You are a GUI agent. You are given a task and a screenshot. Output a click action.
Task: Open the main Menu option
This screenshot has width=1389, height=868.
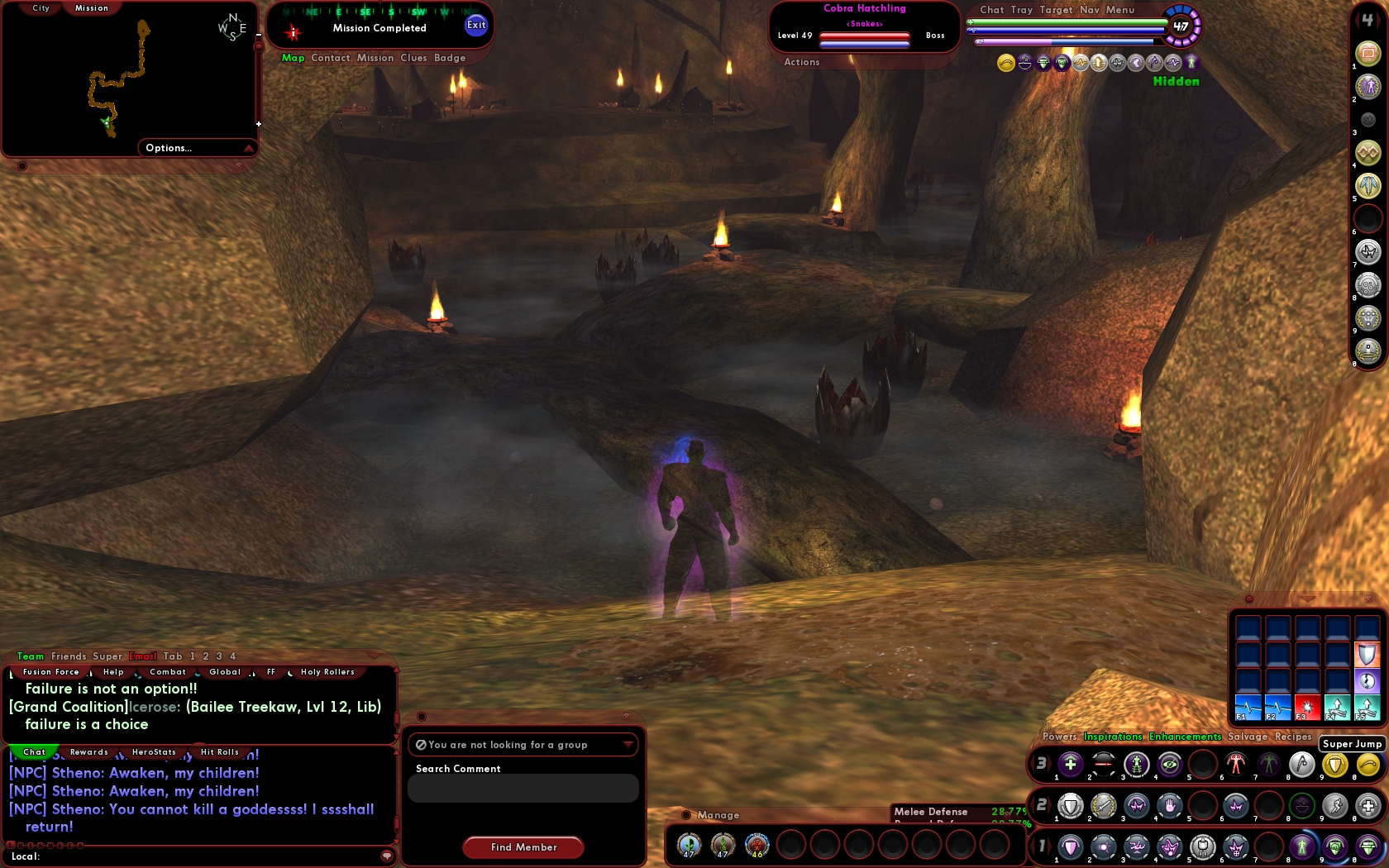click(1120, 10)
